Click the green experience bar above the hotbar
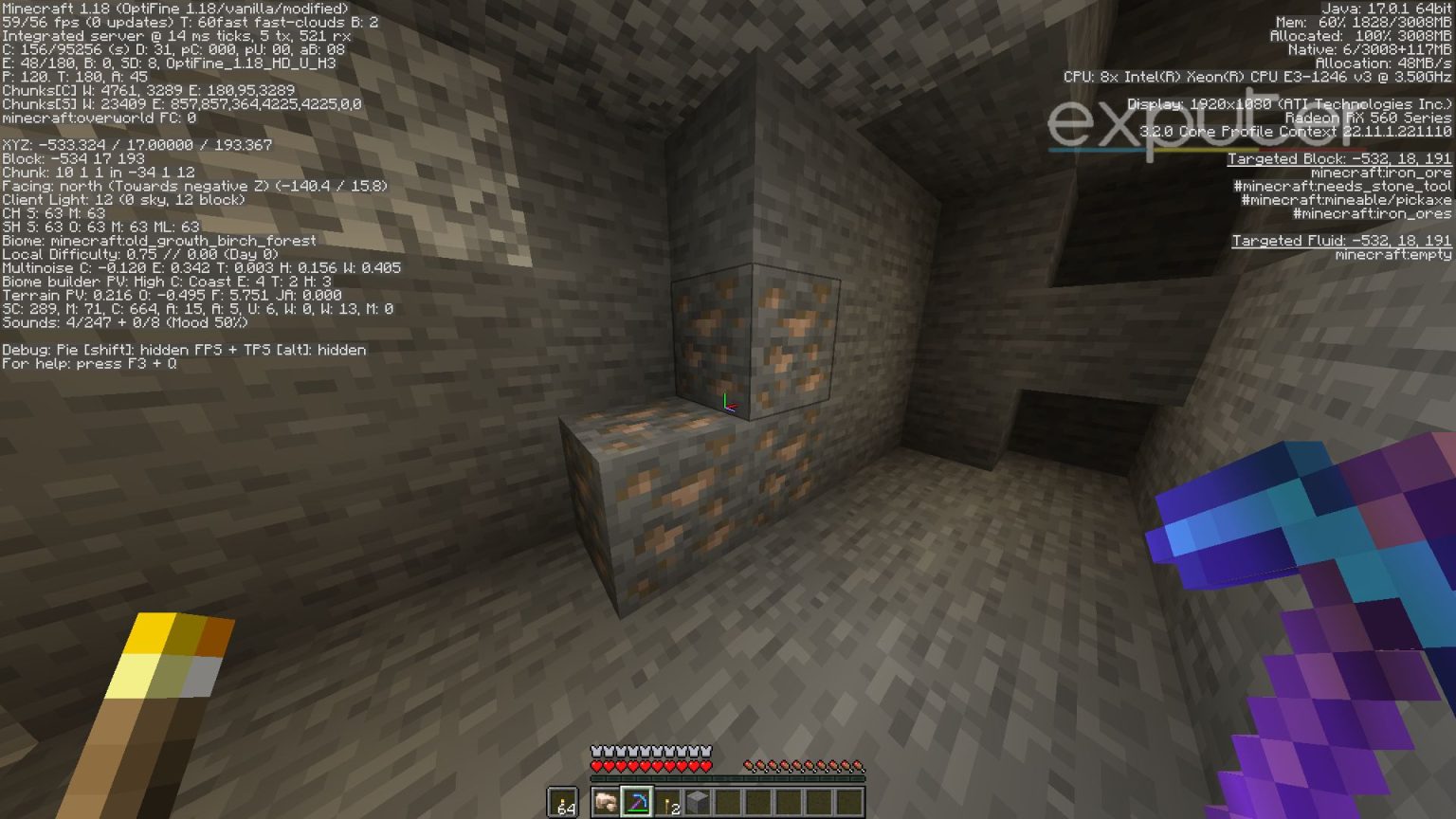This screenshot has height=819, width=1456. [728, 777]
